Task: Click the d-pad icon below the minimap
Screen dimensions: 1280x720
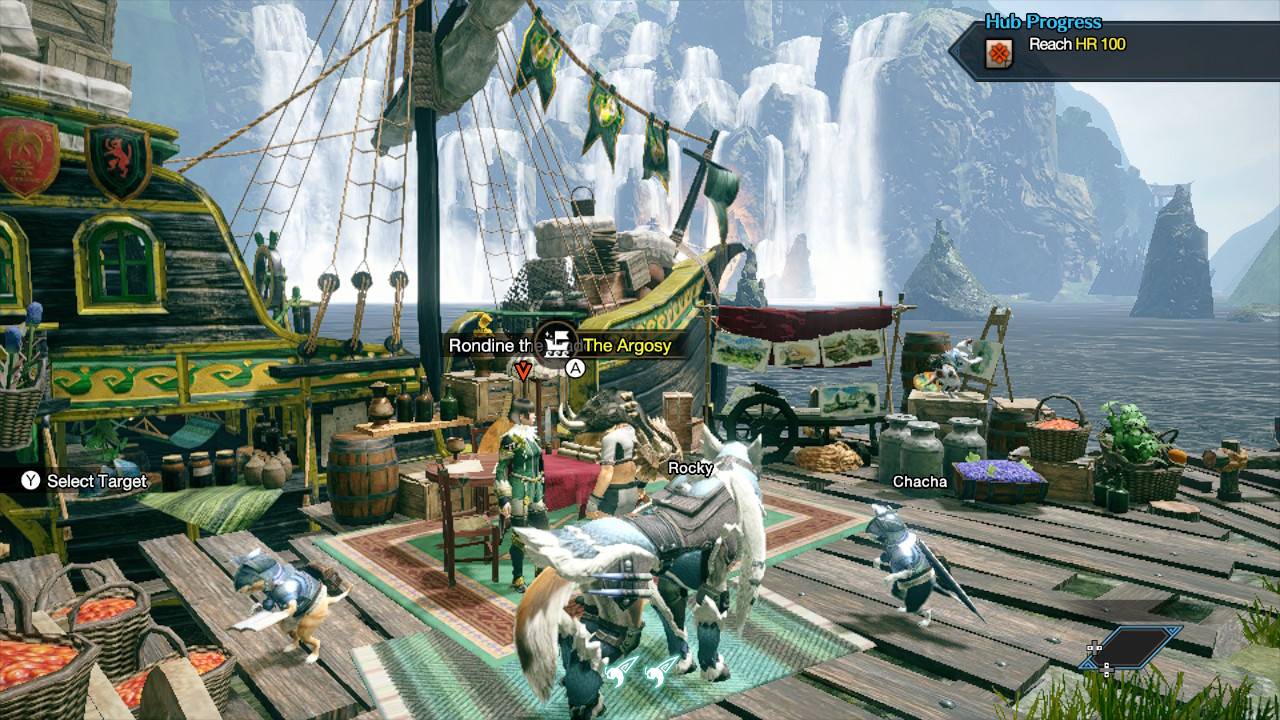Action: [x=1107, y=670]
